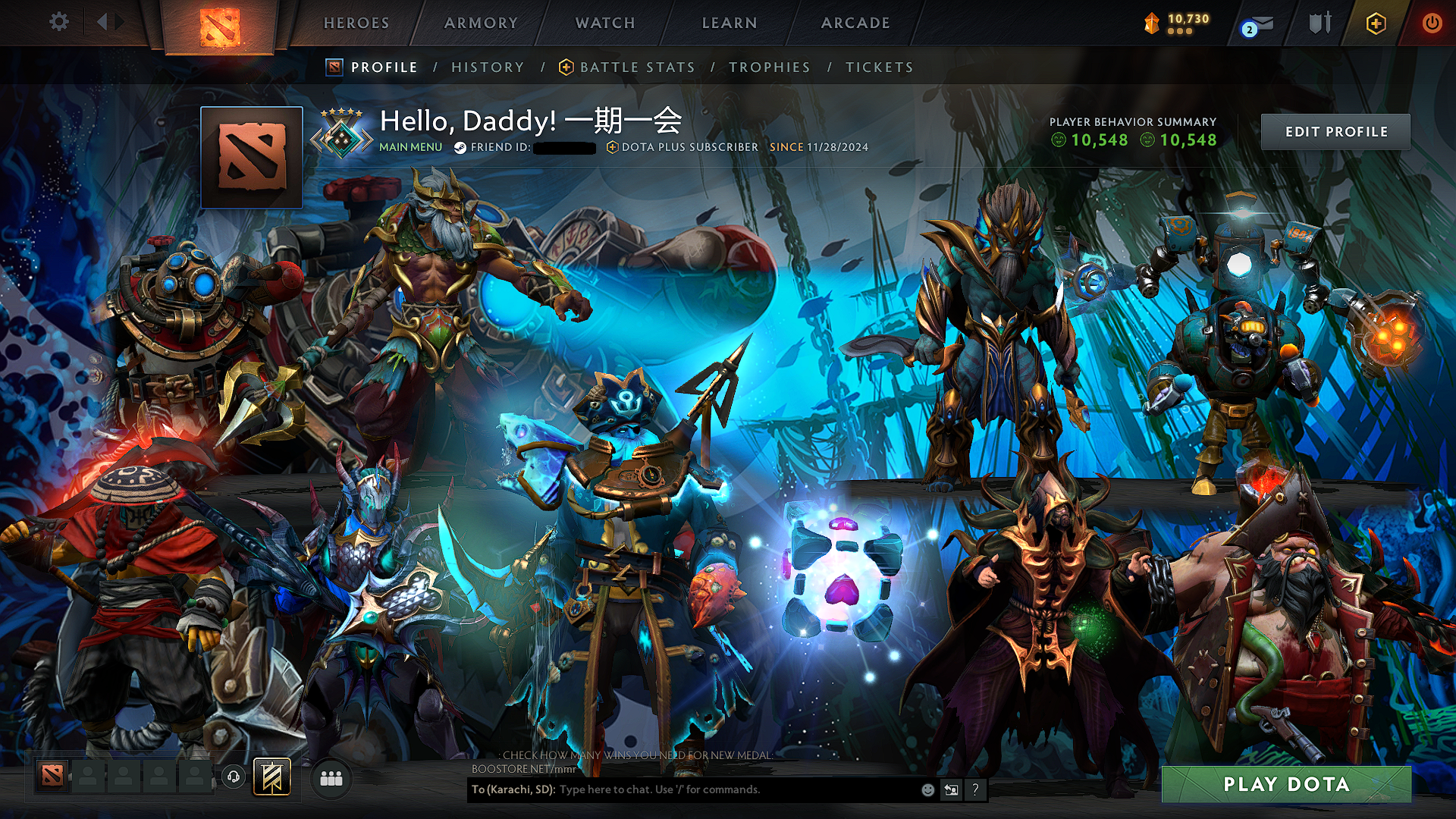
Task: Toggle the chat image sharing icon
Action: pyautogui.click(x=950, y=789)
